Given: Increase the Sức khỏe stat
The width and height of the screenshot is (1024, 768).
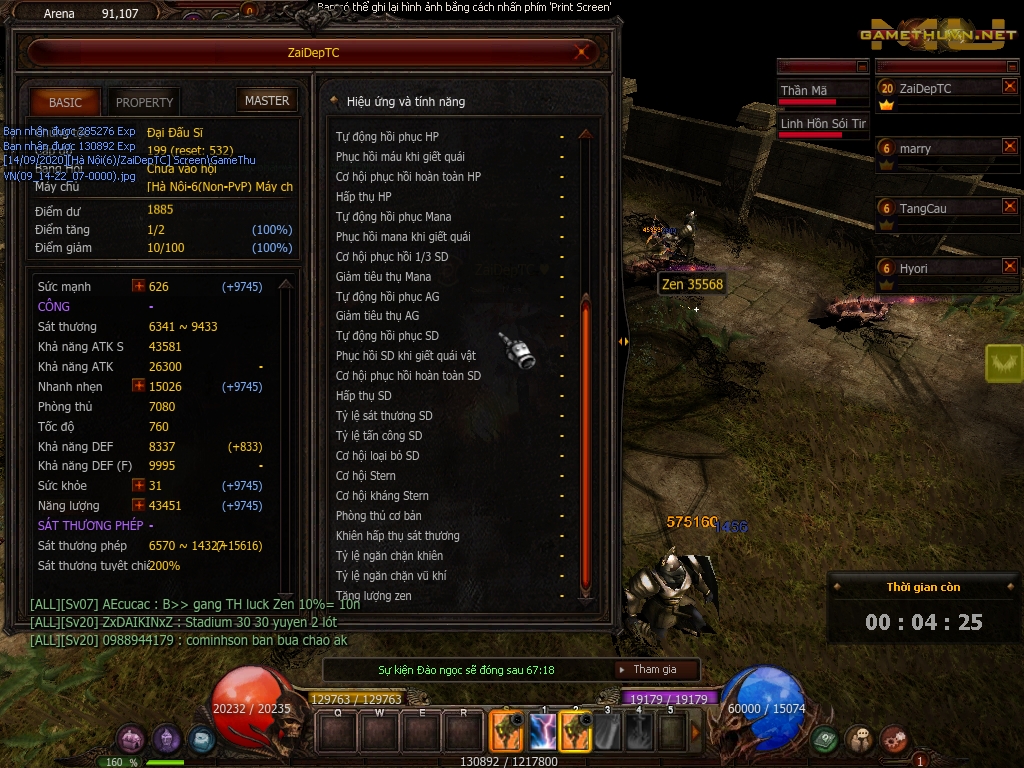Looking at the screenshot, I should pos(139,486).
